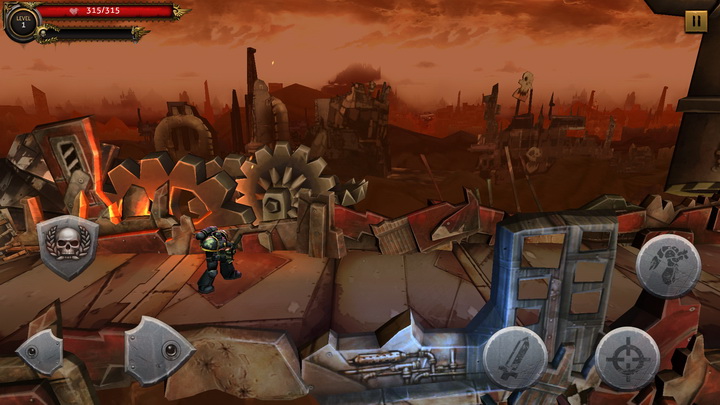This screenshot has height=405, width=720.
Task: Tap the right movement arrow
Action: click(157, 350)
